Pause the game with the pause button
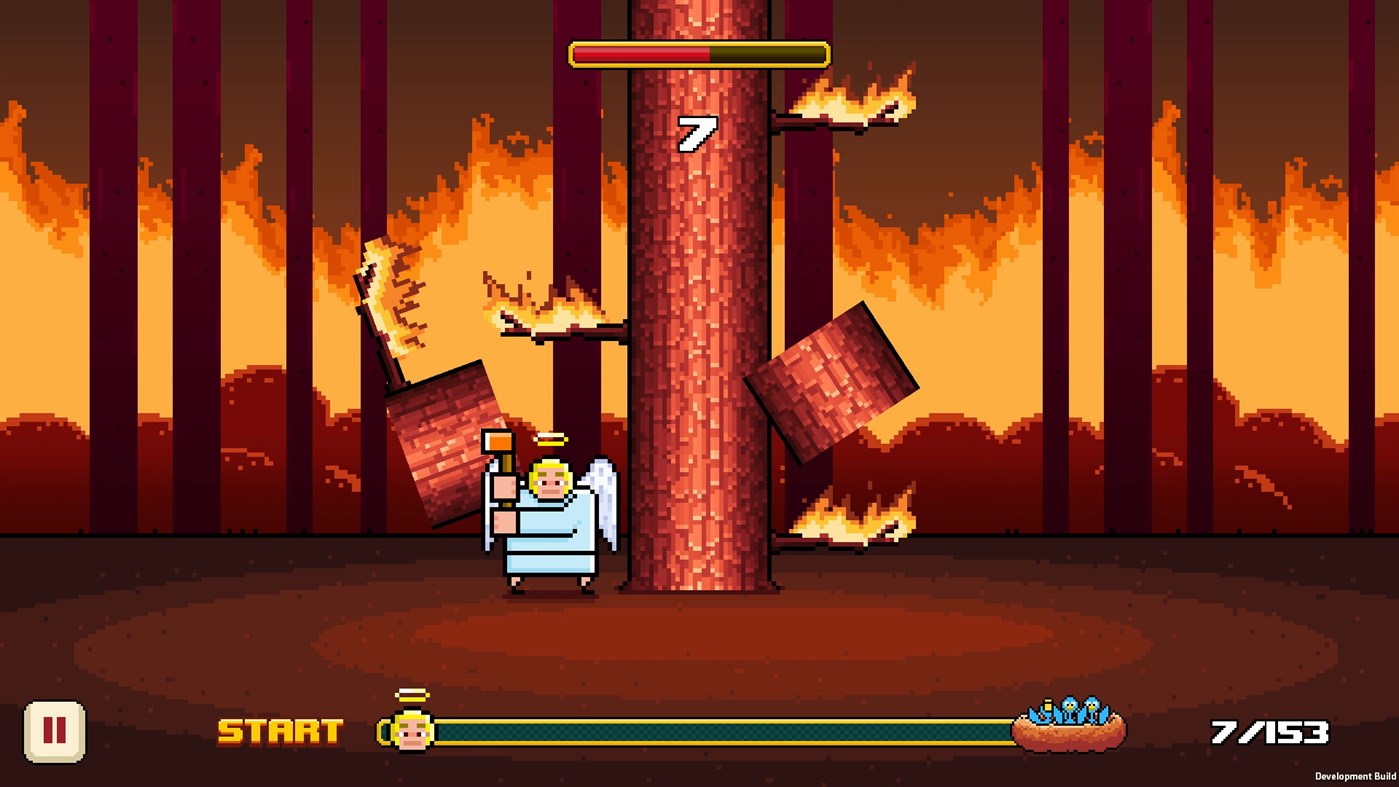The height and width of the screenshot is (787, 1399). [55, 732]
